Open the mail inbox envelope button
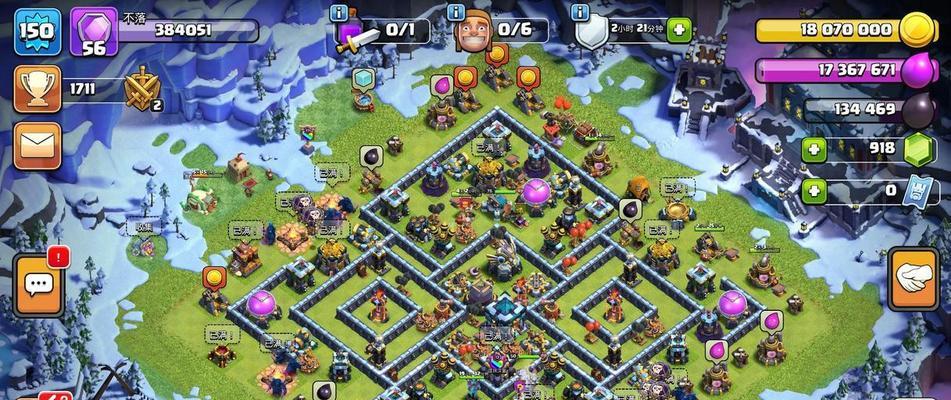951x400 pixels. pos(37,146)
